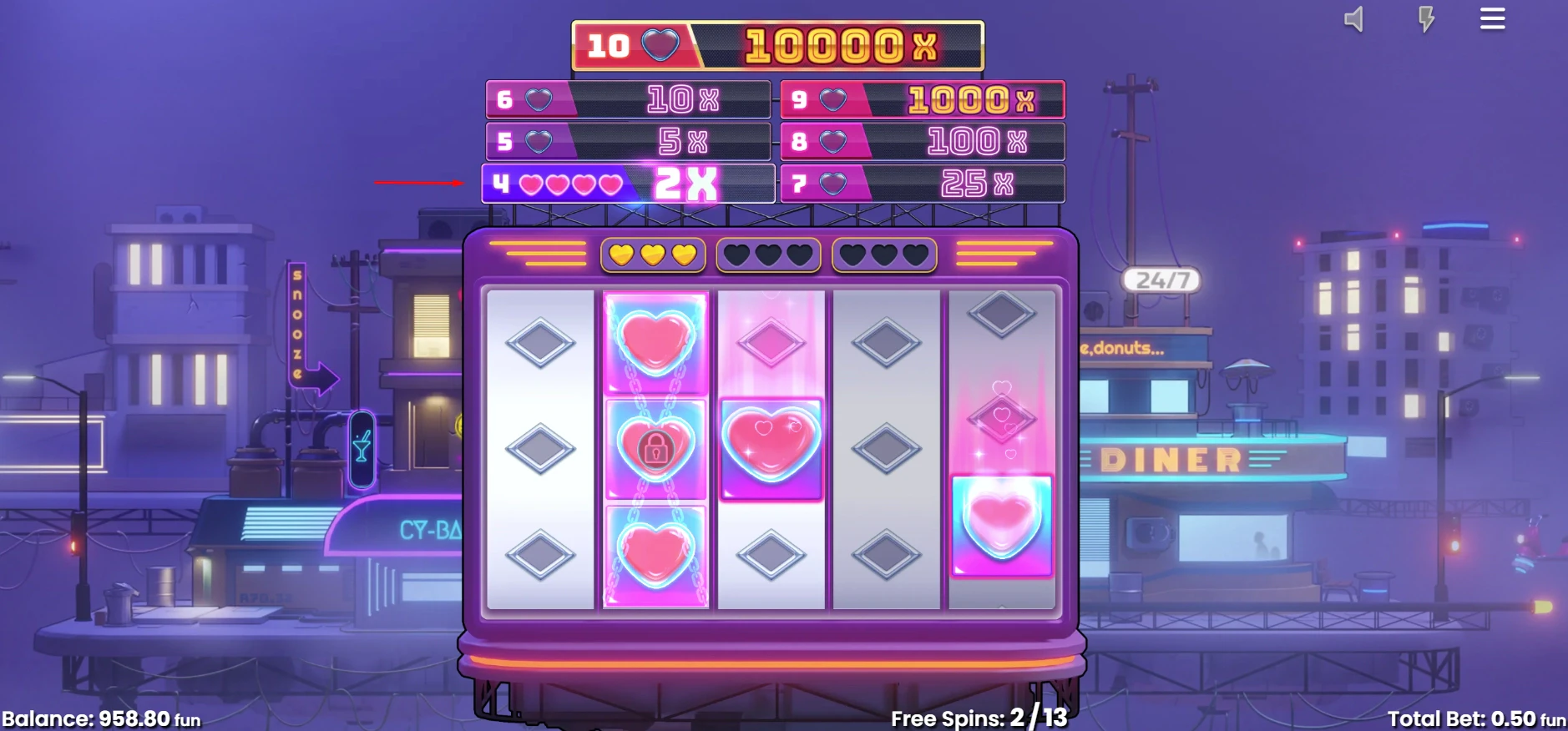This screenshot has height=731, width=1568.
Task: Enable turbo spin via lightning bolt icon
Action: pos(1424,18)
